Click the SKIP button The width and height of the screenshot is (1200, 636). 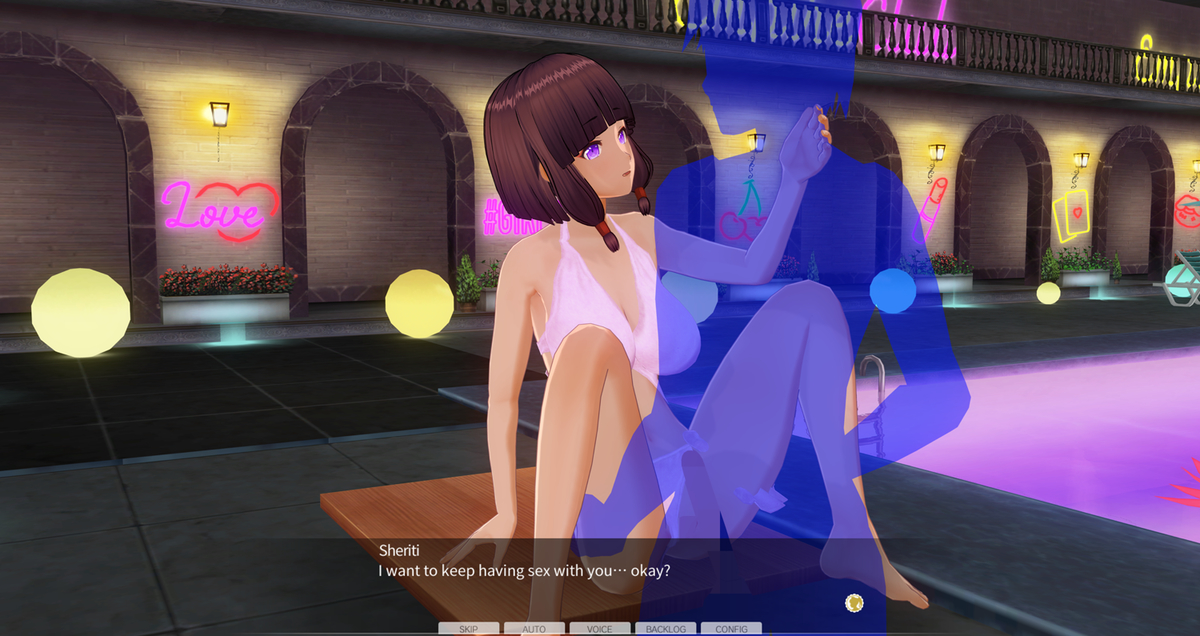(468, 629)
